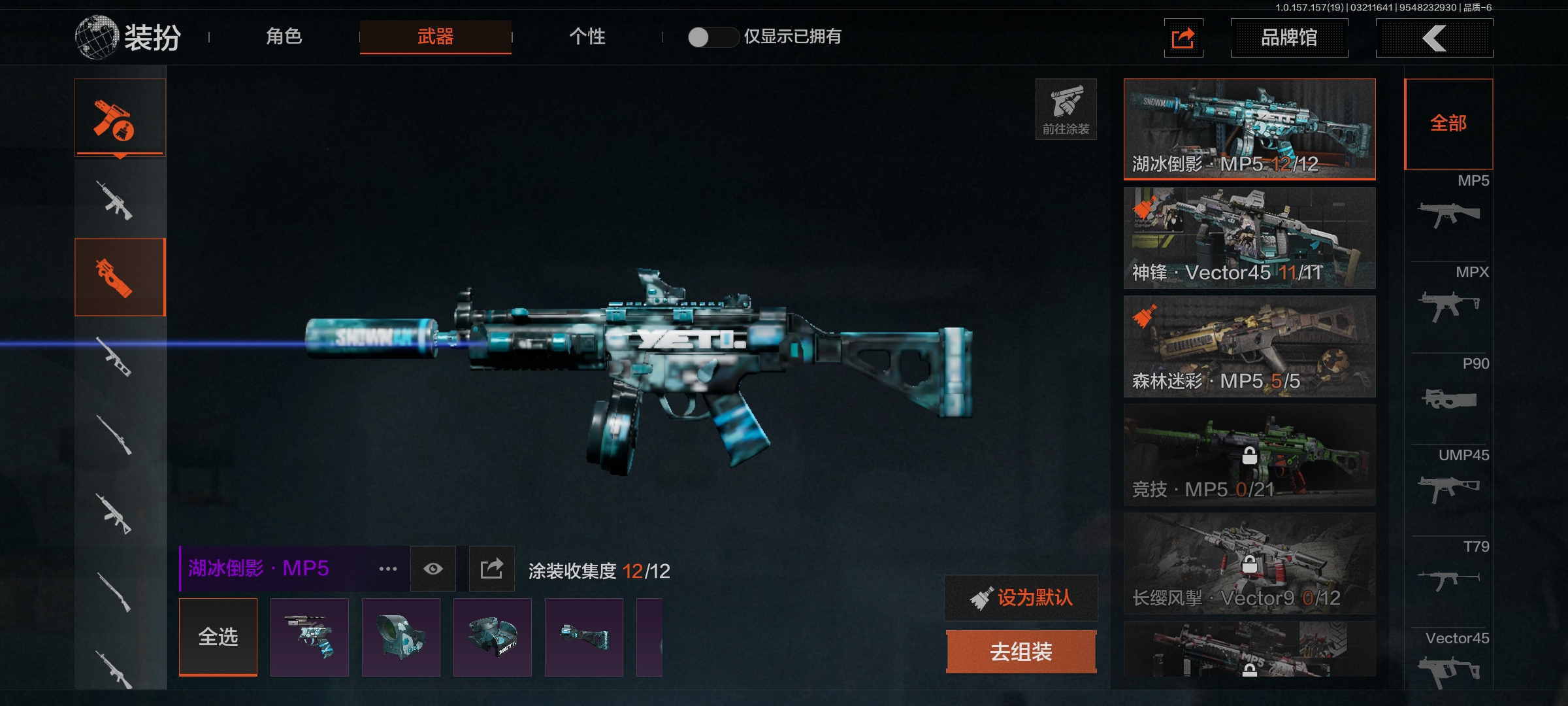Open the 个性 tab
Image resolution: width=1568 pixels, height=706 pixels.
point(587,37)
